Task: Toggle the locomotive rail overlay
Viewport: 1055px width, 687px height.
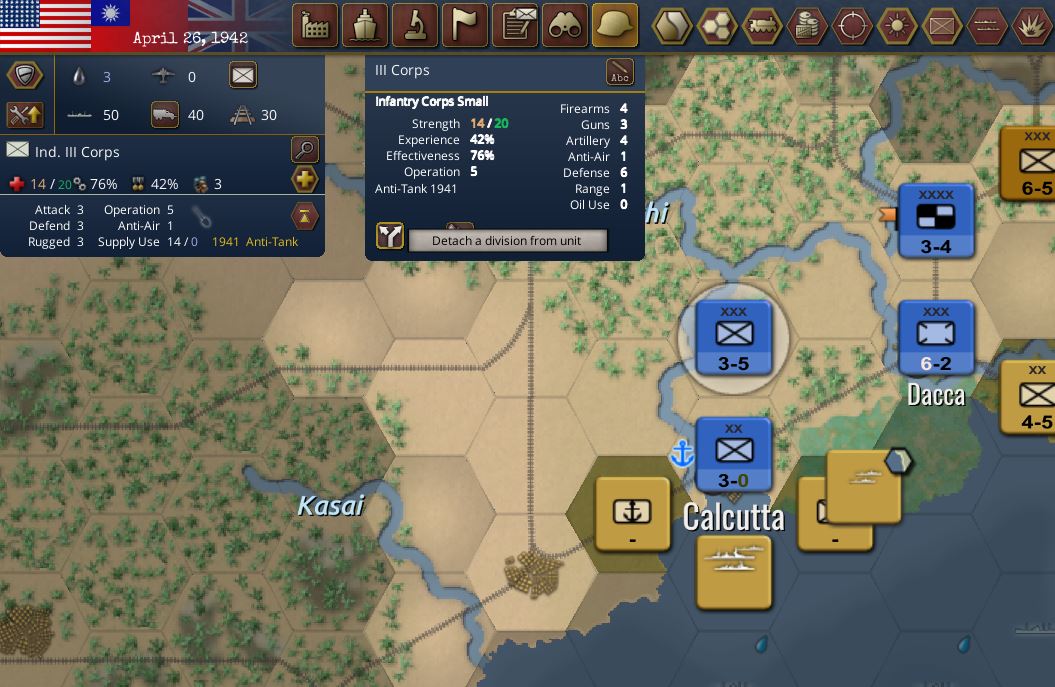Action: 763,25
